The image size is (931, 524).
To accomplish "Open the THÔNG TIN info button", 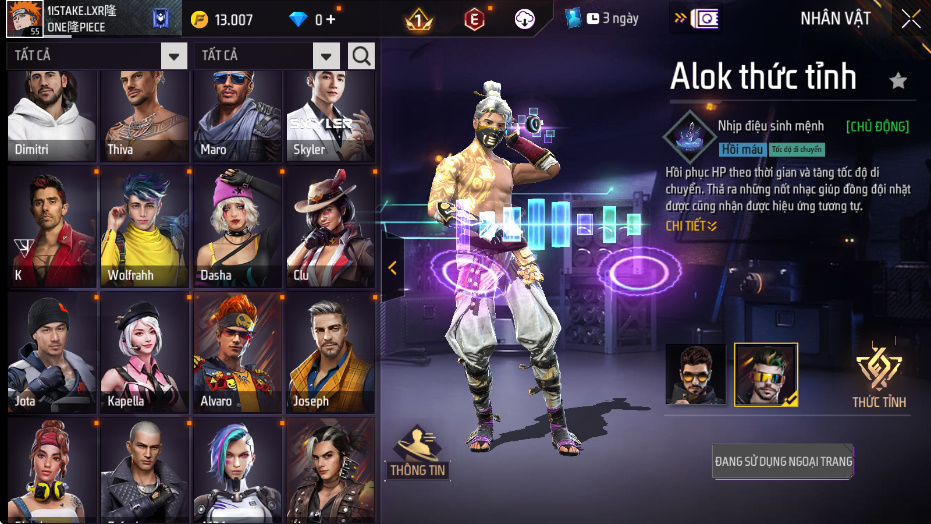I will [x=418, y=453].
